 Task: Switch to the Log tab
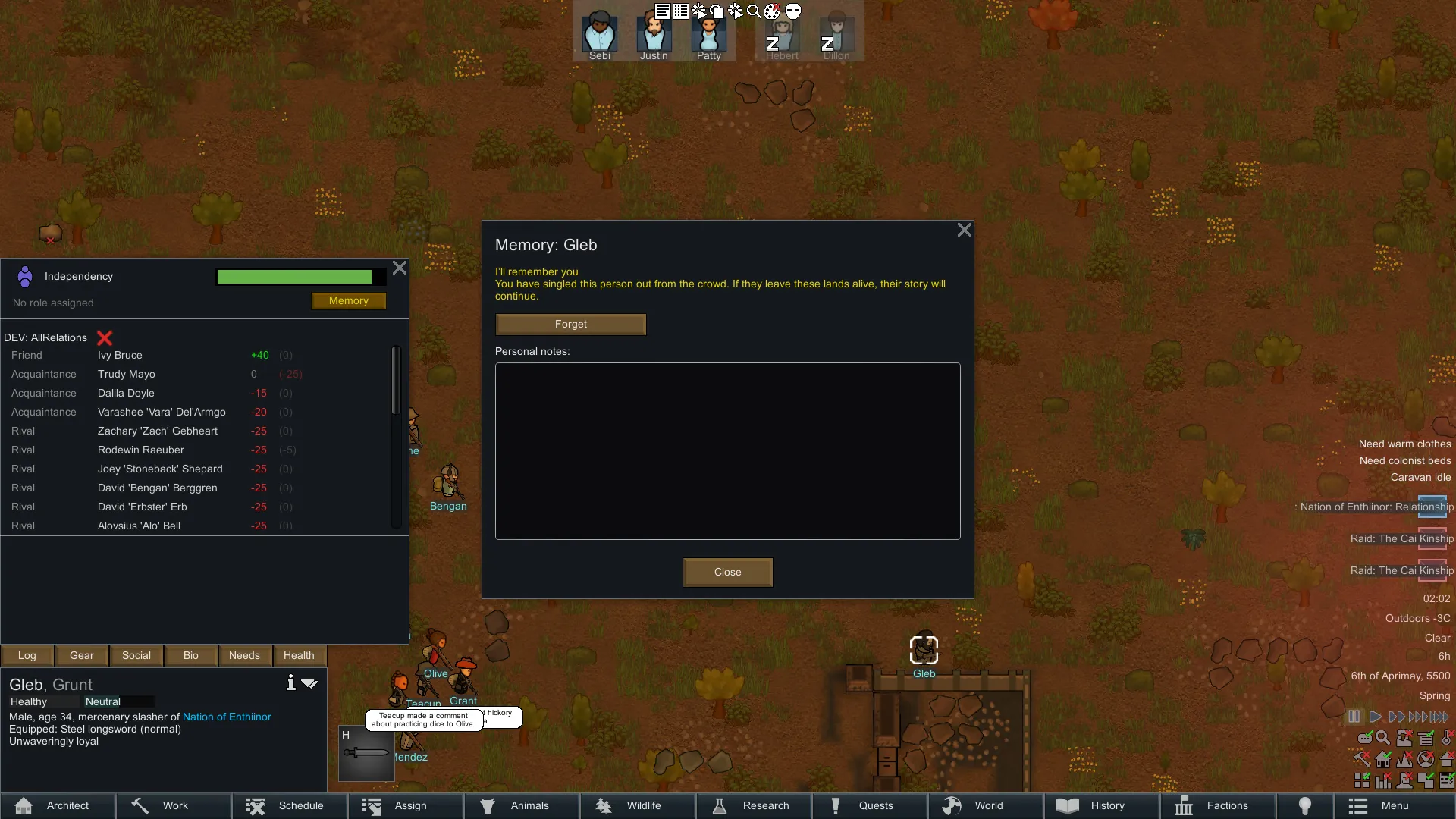pos(27,656)
